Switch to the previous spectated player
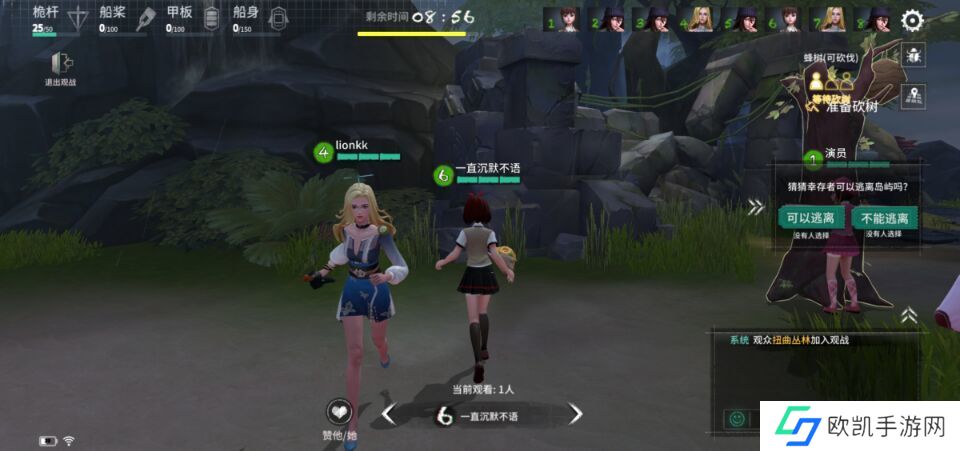This screenshot has height=451, width=960. click(x=390, y=414)
